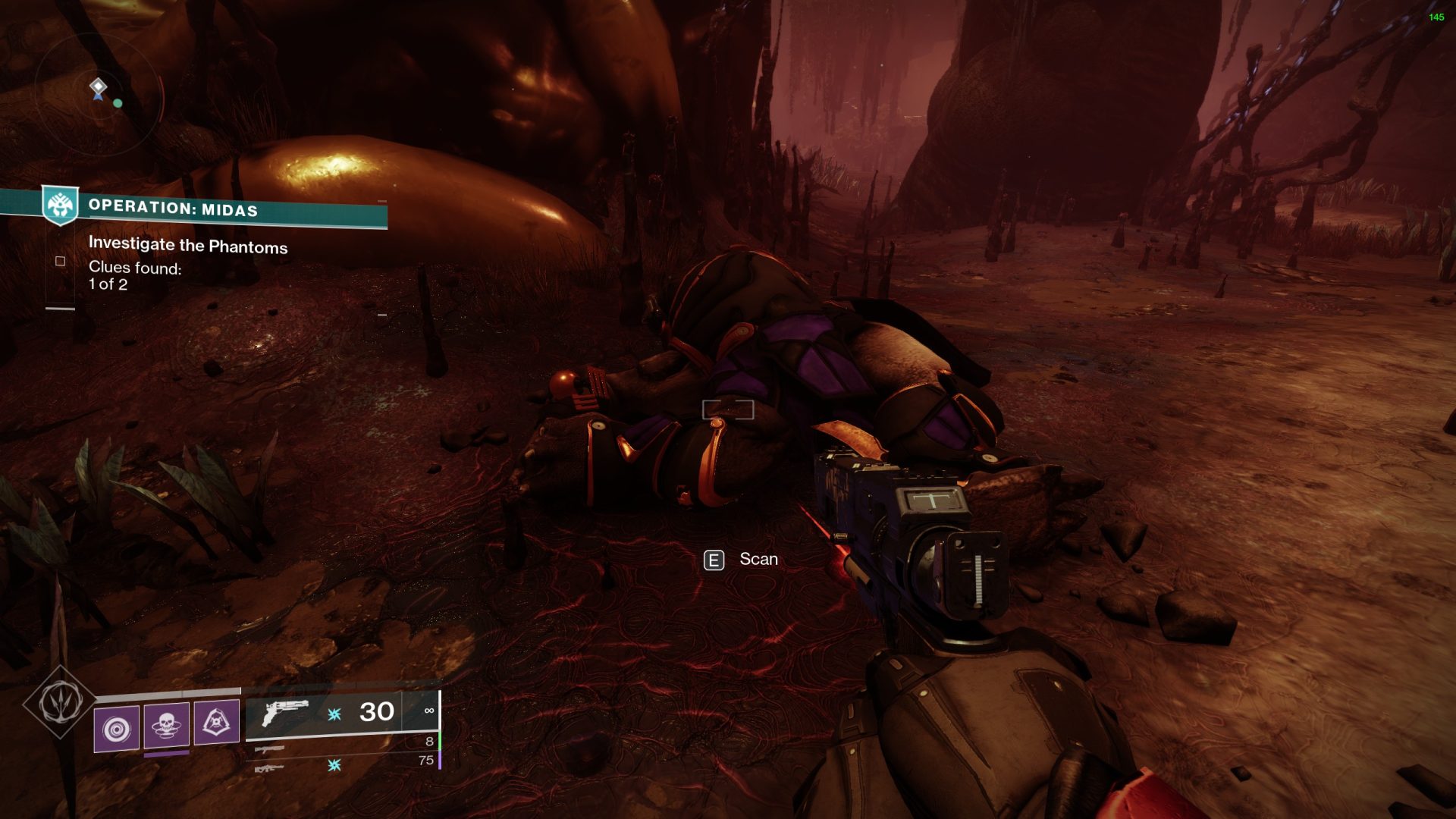Screen dimensions: 1456x819
Task: Select the Operation: Midas shield emblem icon
Action: [x=60, y=205]
